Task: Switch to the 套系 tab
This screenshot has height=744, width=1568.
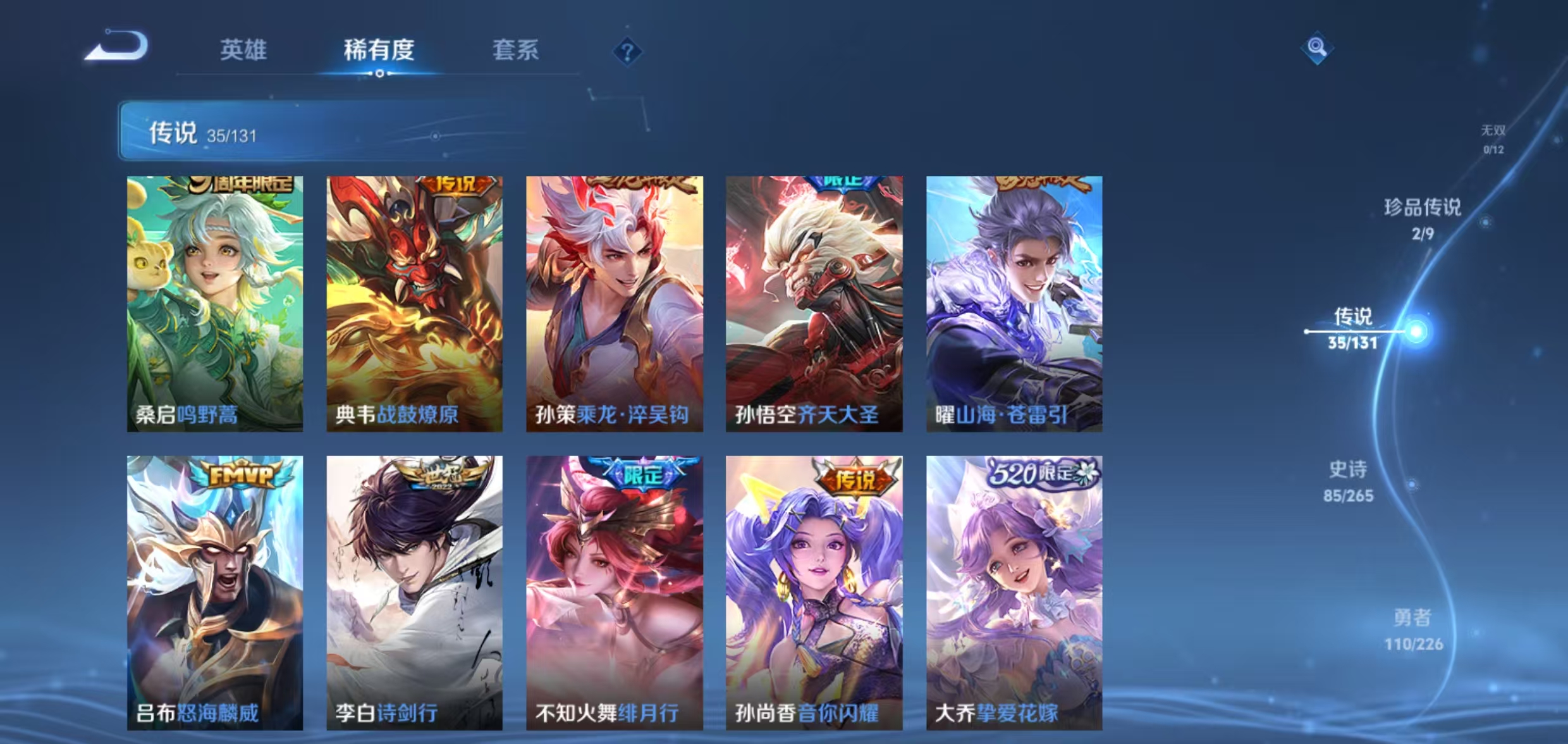Action: (516, 51)
